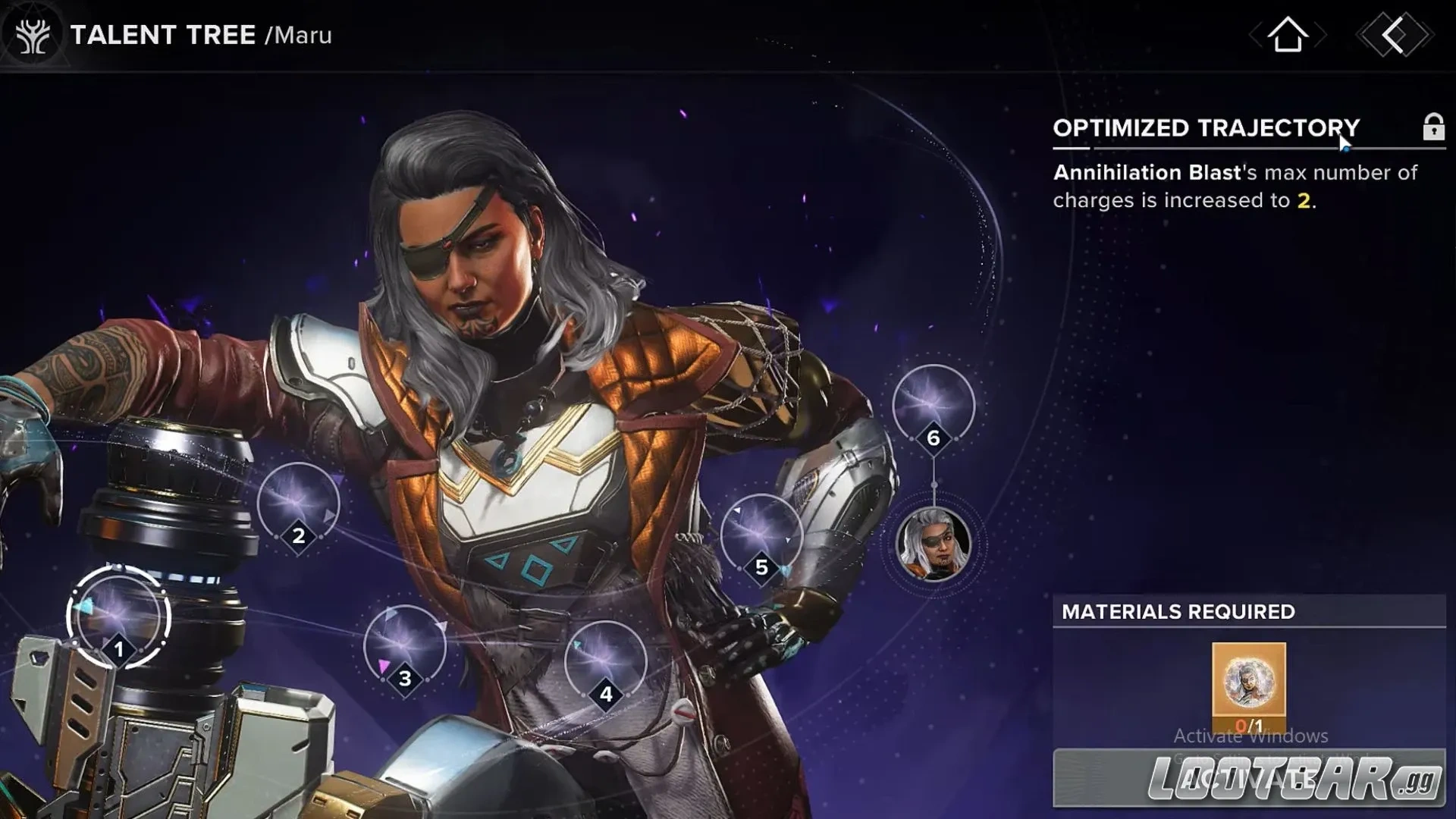Image resolution: width=1456 pixels, height=819 pixels.
Task: Click the Talent Tree emblem icon
Action: pos(33,36)
